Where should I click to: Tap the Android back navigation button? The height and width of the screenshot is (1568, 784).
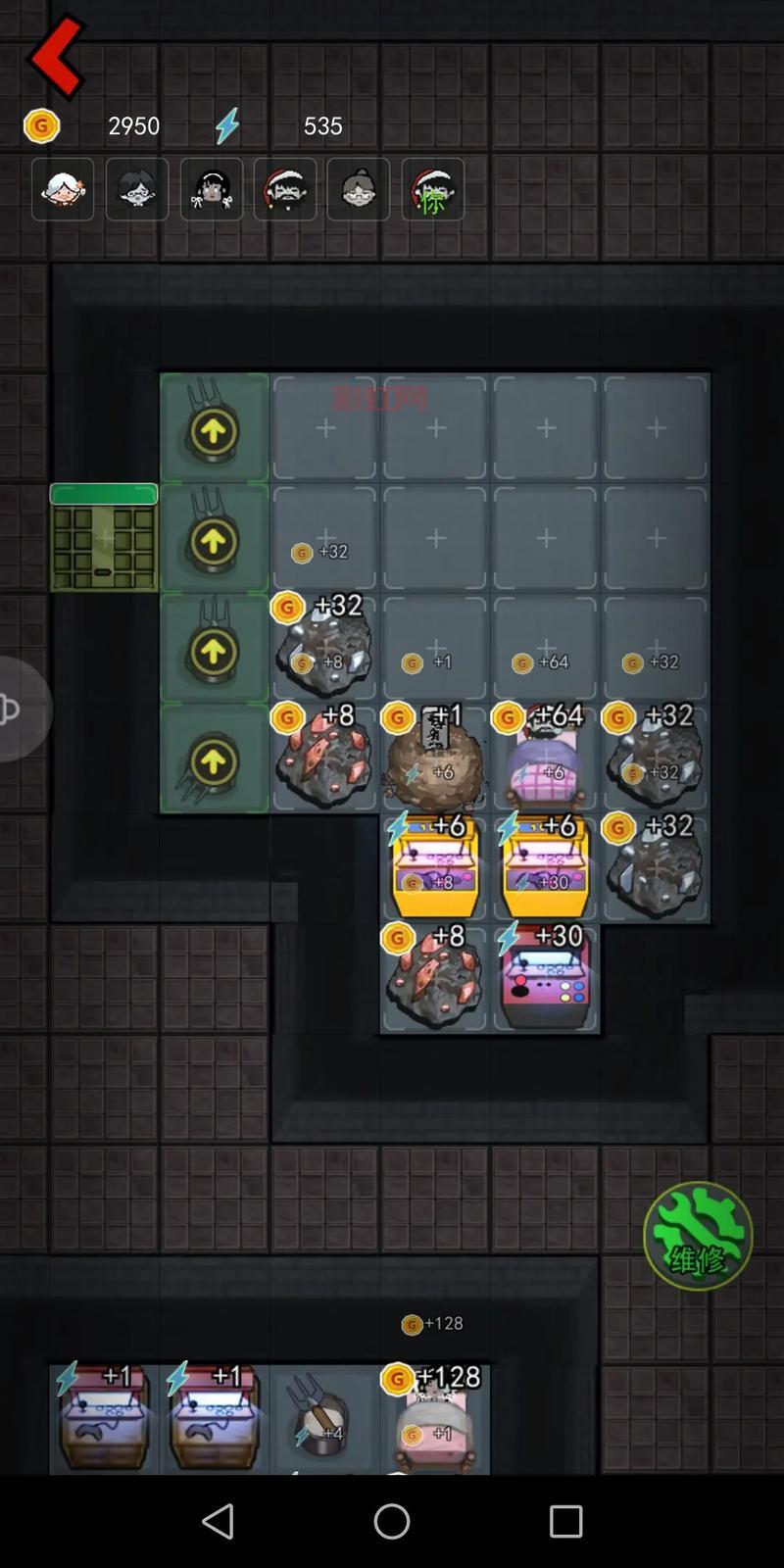(218, 1521)
